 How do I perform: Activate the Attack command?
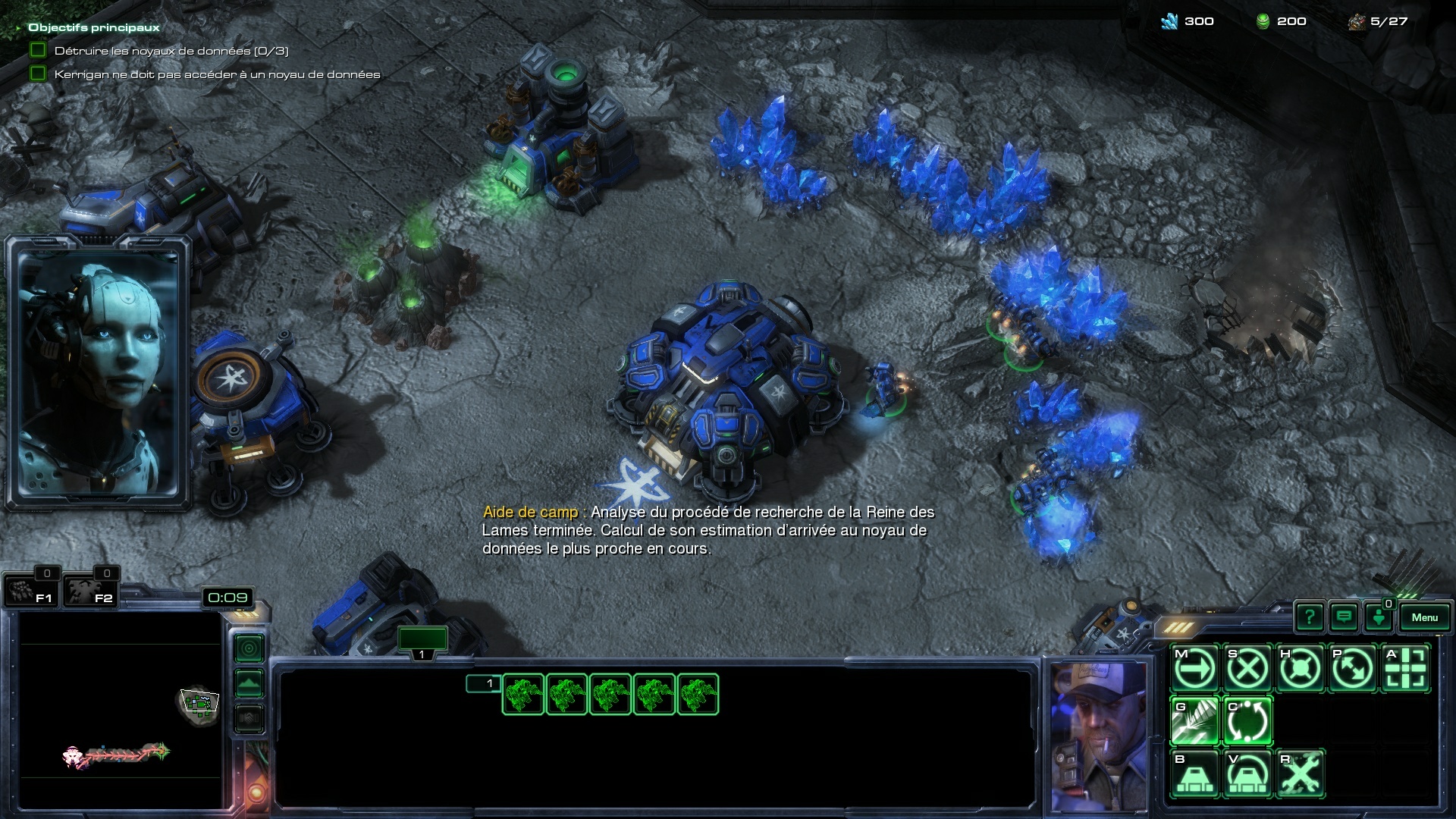coord(1405,669)
